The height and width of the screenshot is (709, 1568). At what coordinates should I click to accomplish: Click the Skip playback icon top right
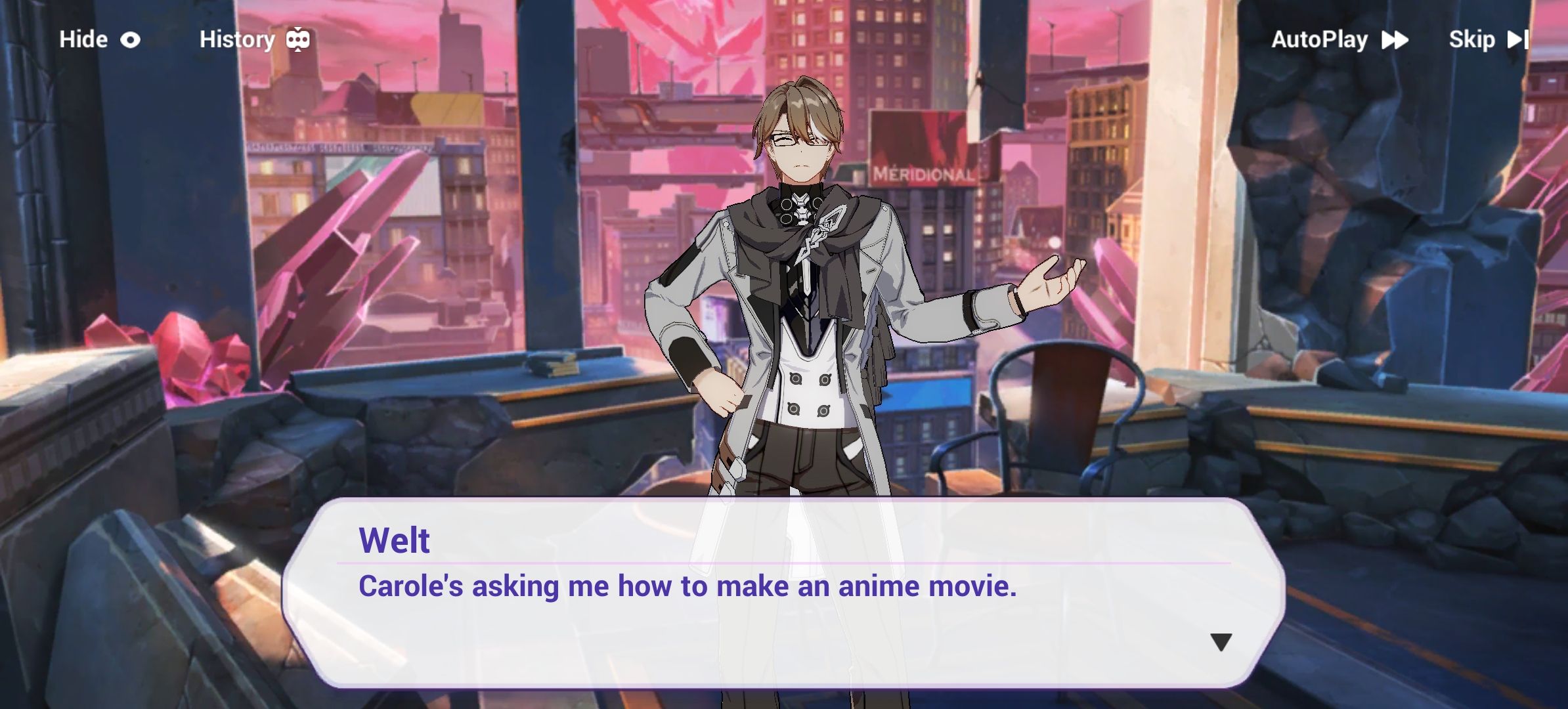(x=1519, y=39)
